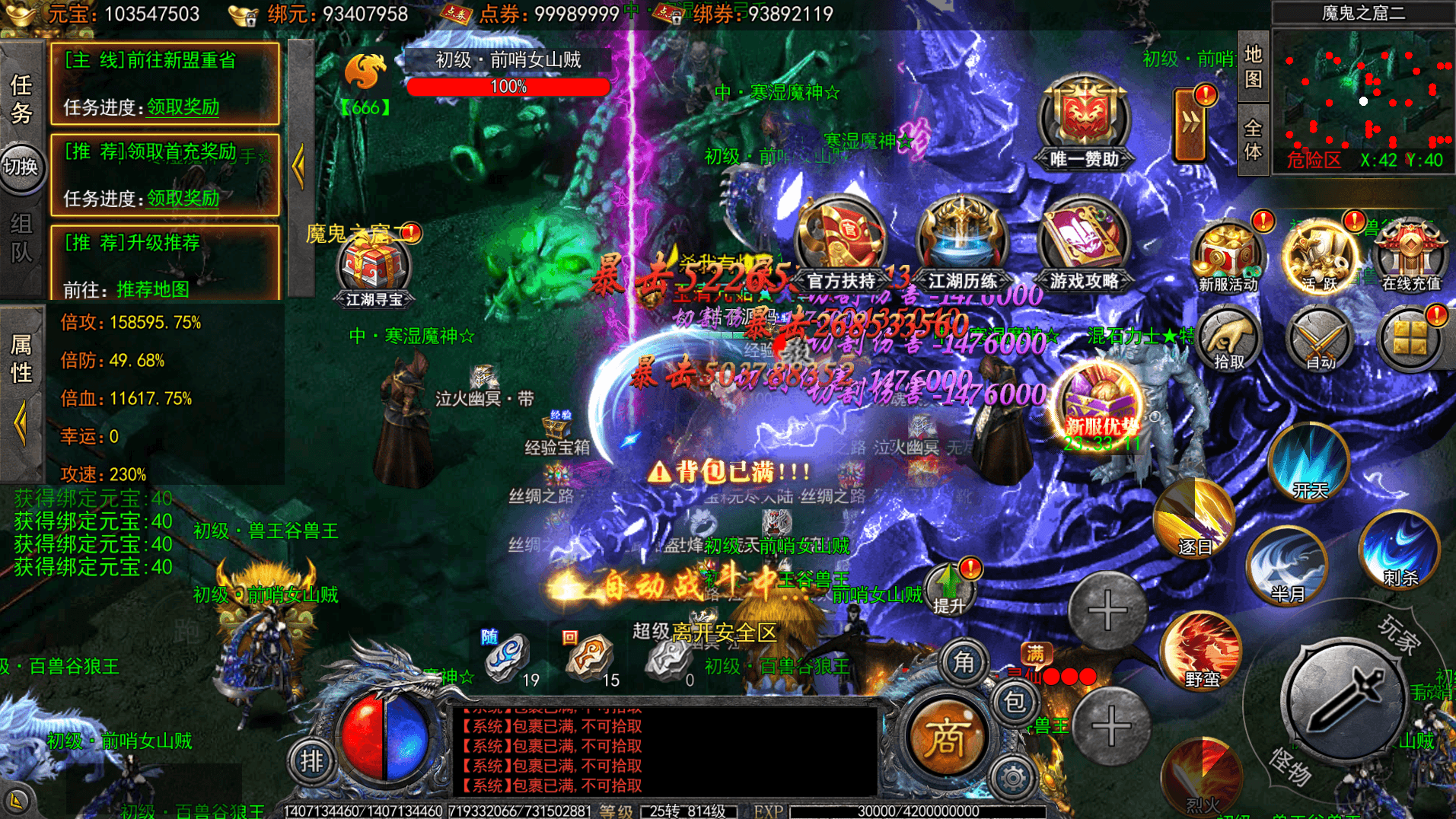Activate the 逐日 skill
The width and height of the screenshot is (1456, 819).
tap(1193, 519)
